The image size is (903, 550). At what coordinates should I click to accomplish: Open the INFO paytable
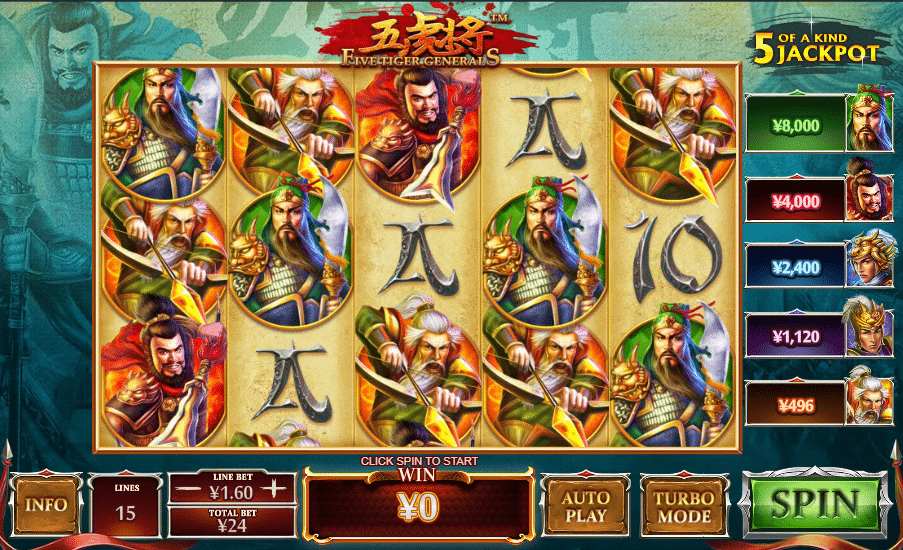click(x=45, y=504)
